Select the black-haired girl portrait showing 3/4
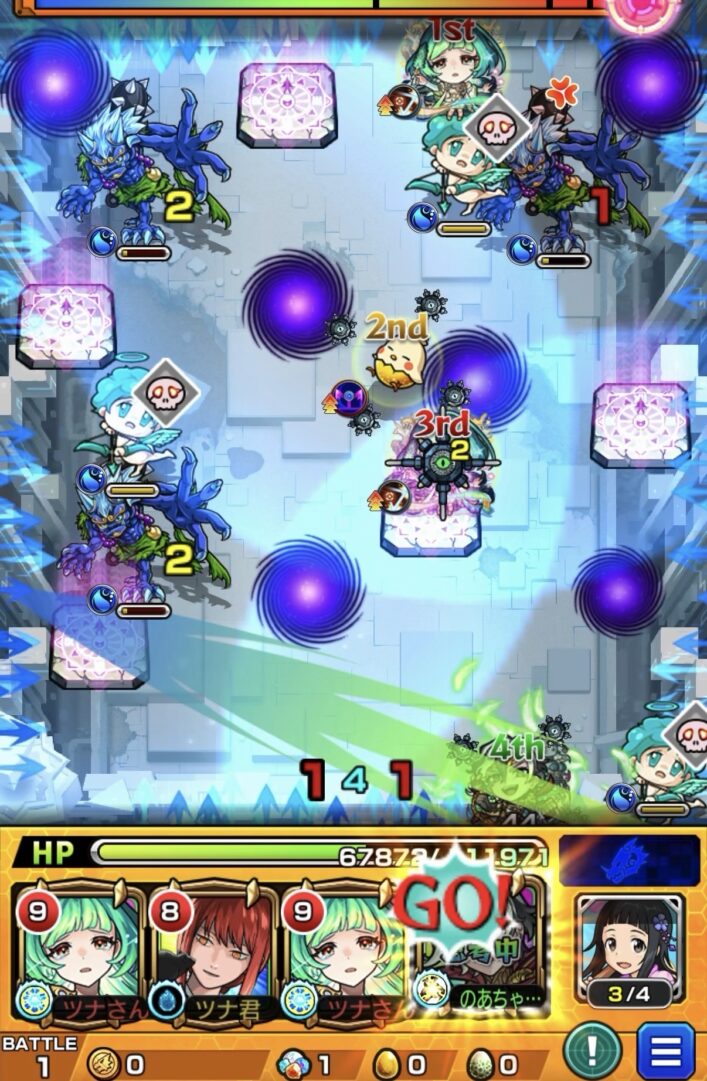The width and height of the screenshot is (707, 1081). 630,950
